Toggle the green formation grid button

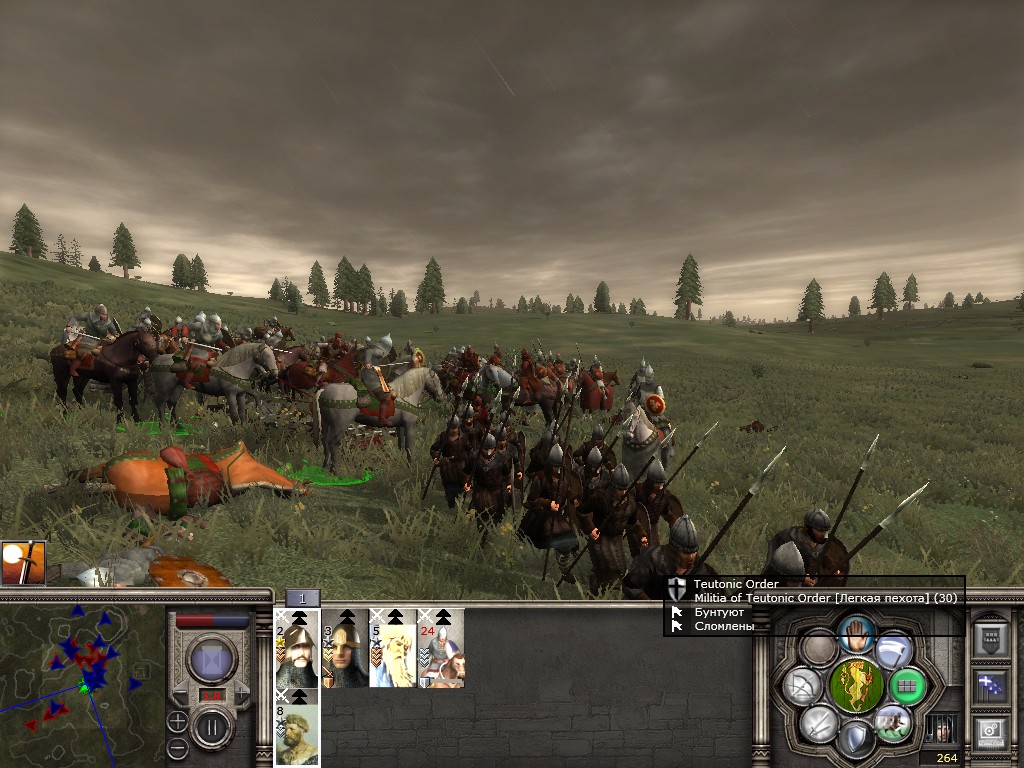coord(907,686)
